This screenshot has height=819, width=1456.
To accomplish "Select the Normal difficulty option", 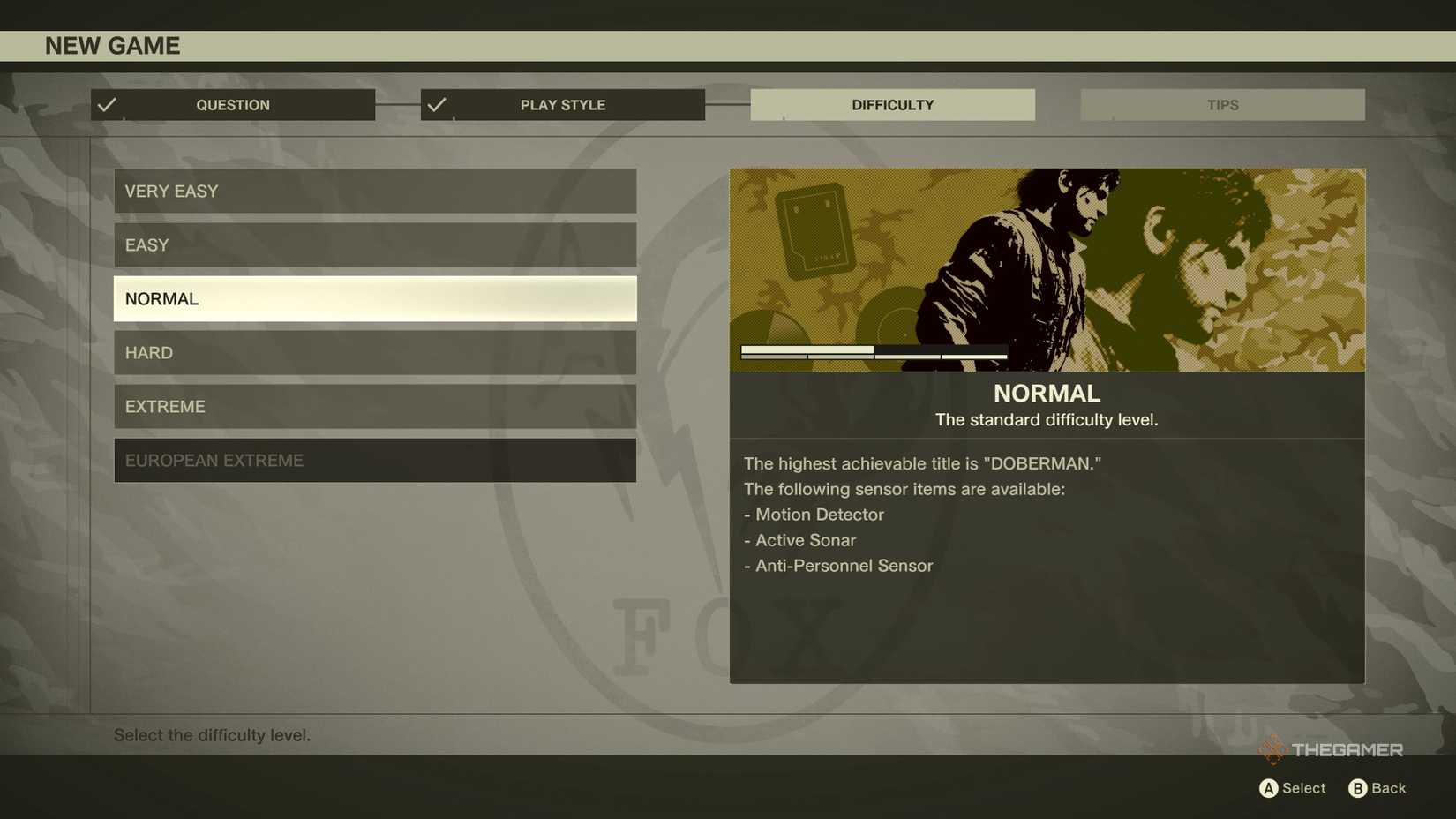I will click(374, 298).
